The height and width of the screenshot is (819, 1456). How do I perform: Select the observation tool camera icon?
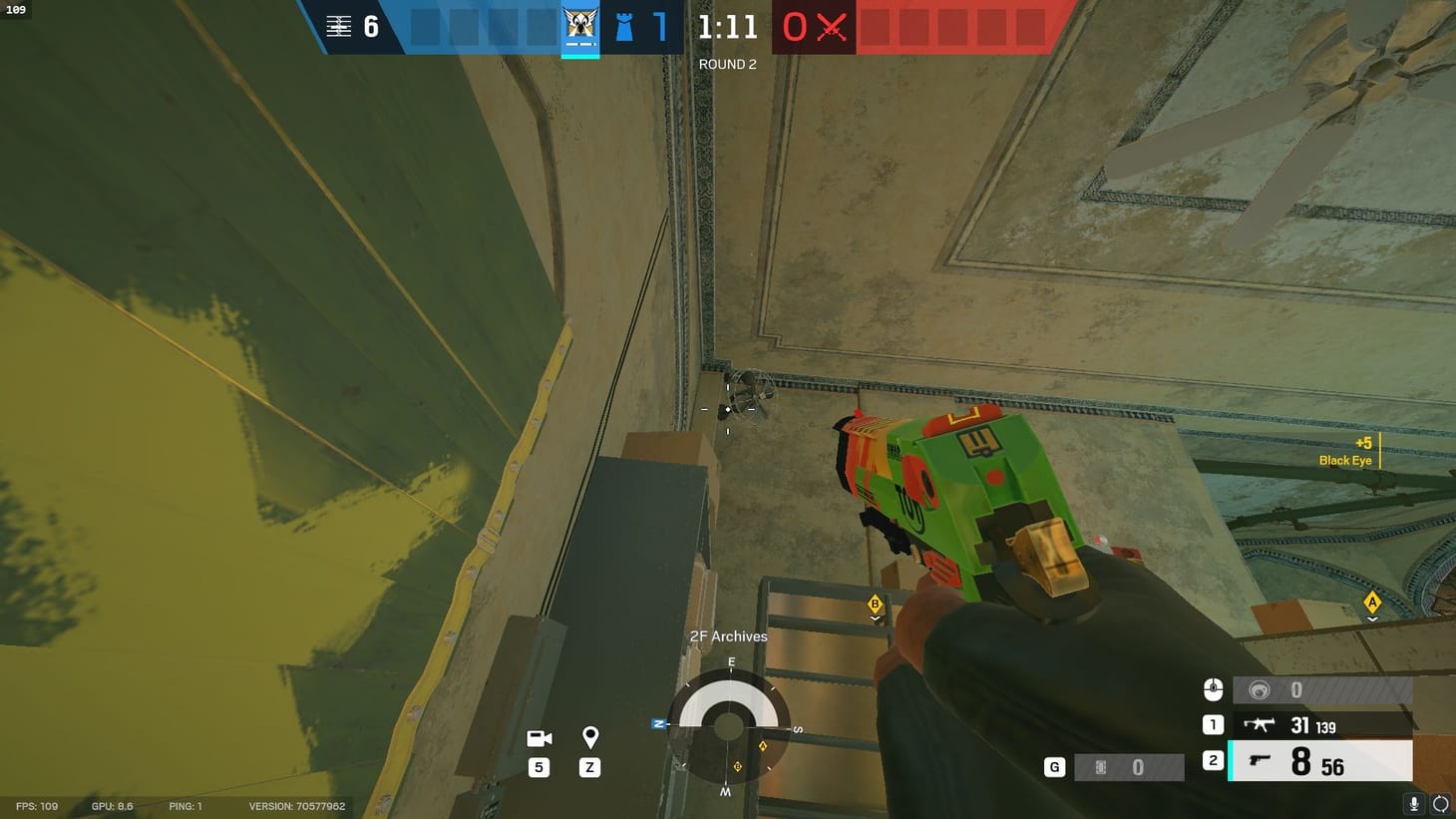click(x=1259, y=688)
